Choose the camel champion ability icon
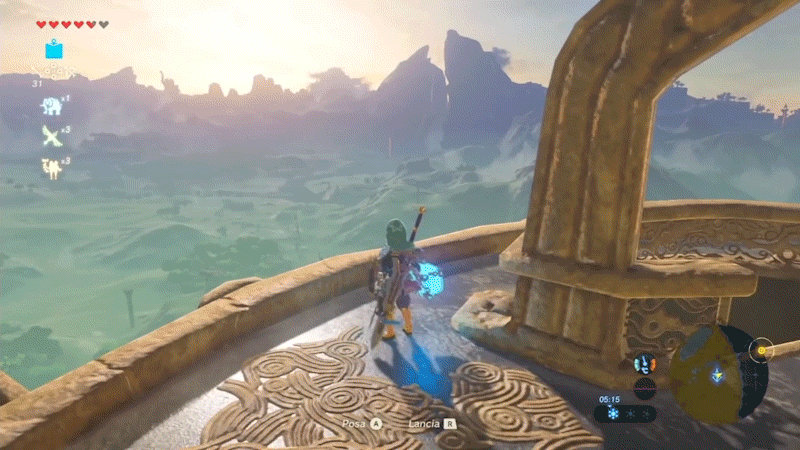This screenshot has height=450, width=800. click(x=50, y=168)
